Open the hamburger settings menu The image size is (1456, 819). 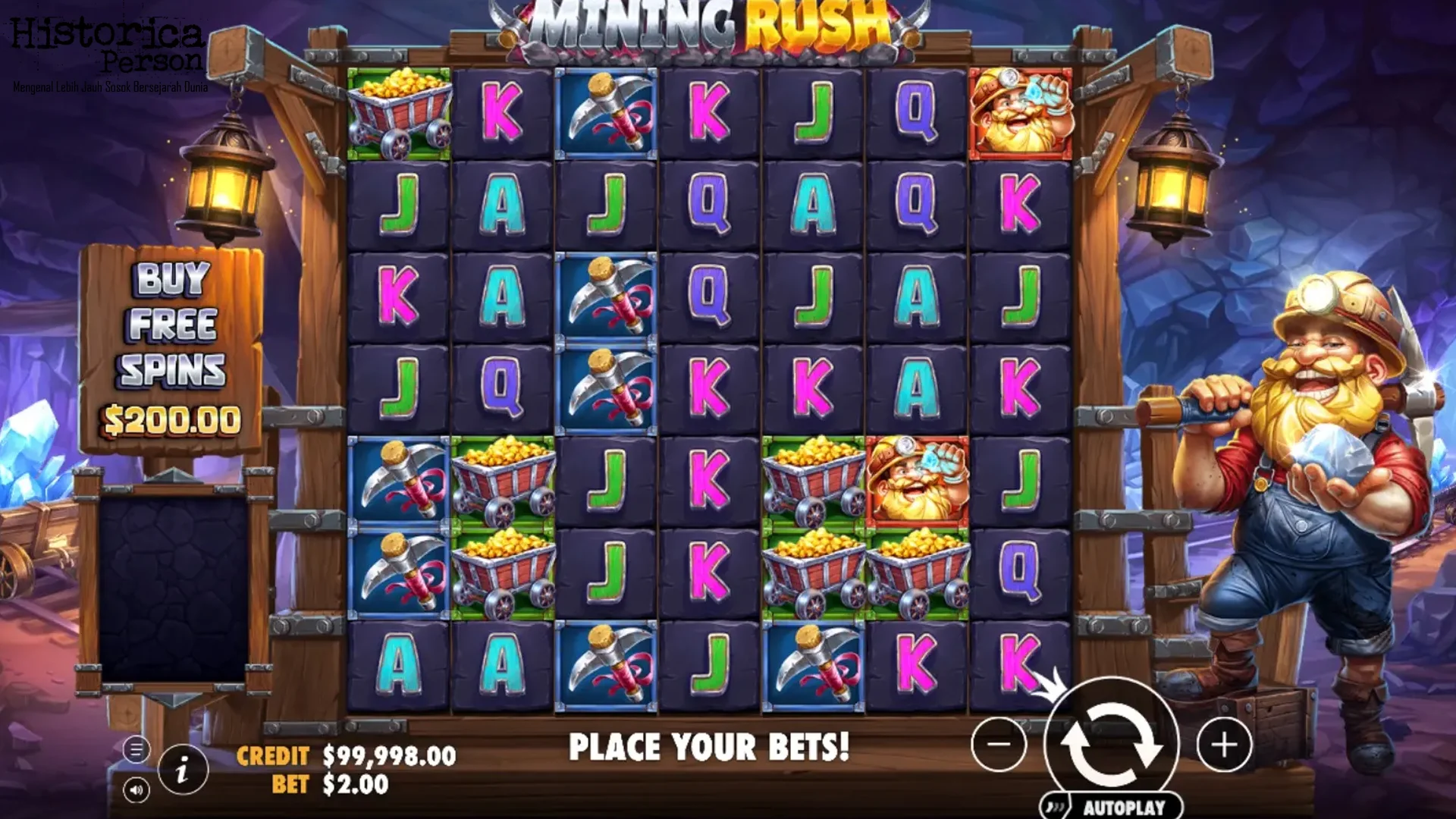click(136, 748)
